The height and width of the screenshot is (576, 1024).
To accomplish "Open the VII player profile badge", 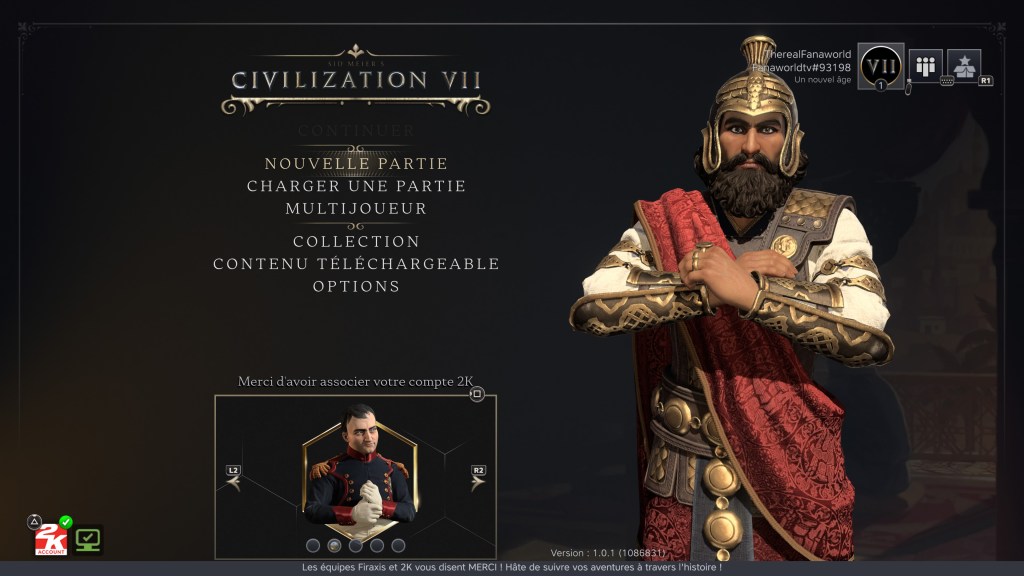I will (881, 66).
